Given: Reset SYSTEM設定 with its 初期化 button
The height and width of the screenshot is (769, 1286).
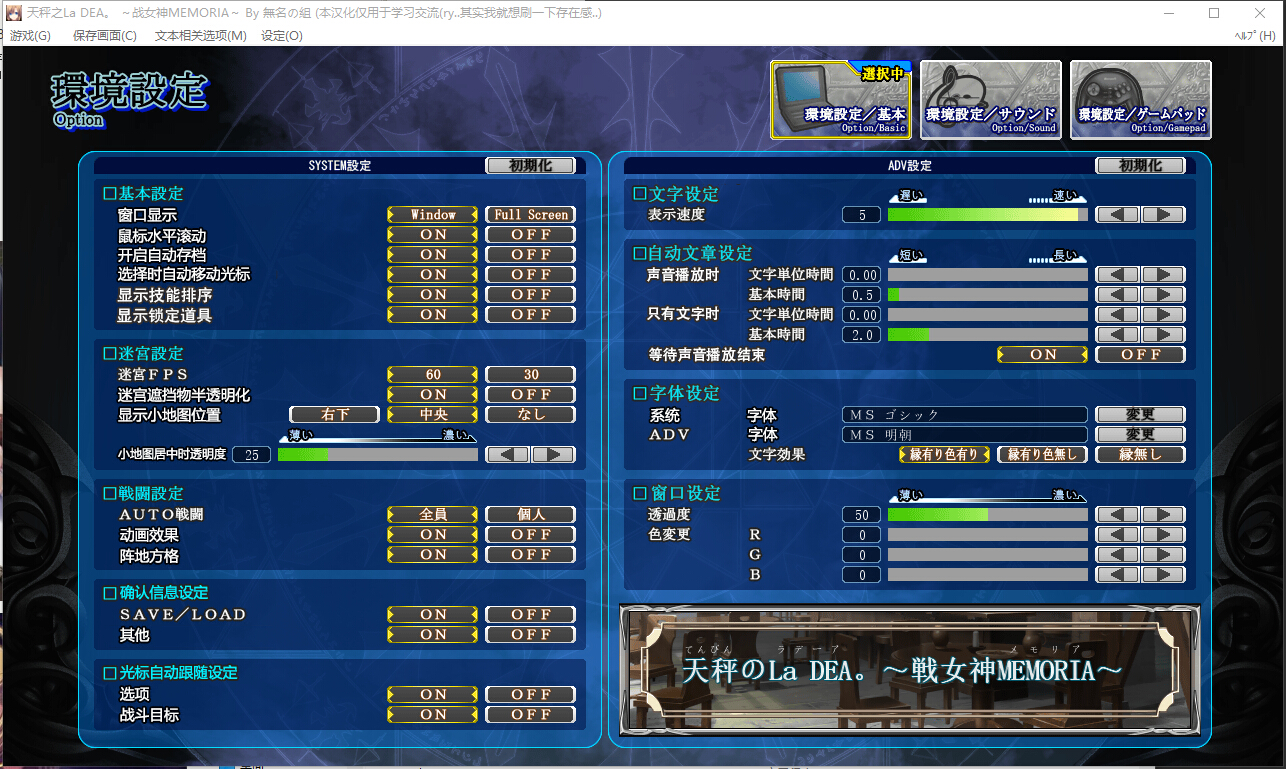Looking at the screenshot, I should coord(531,166).
